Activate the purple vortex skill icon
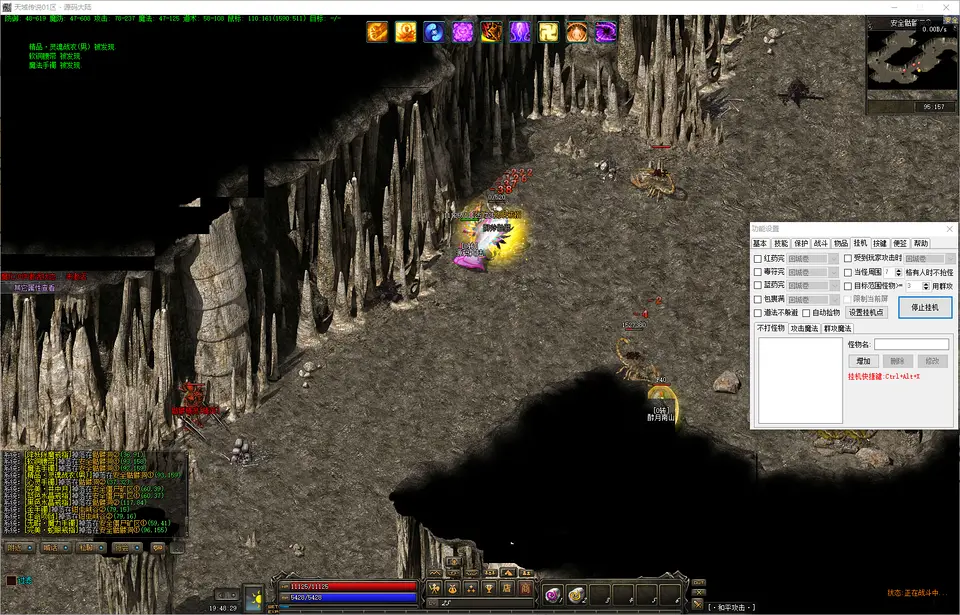960x615 pixels. (606, 32)
